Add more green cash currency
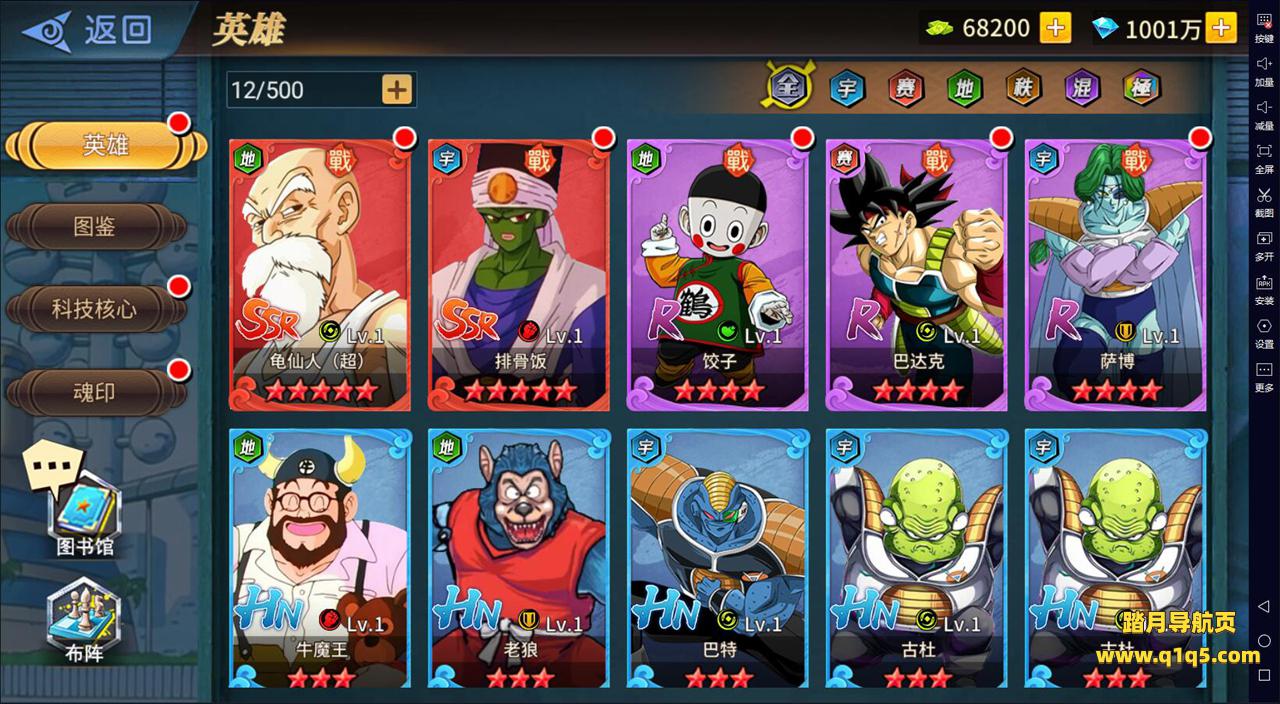Screen dimensions: 1280x704 tap(1055, 28)
